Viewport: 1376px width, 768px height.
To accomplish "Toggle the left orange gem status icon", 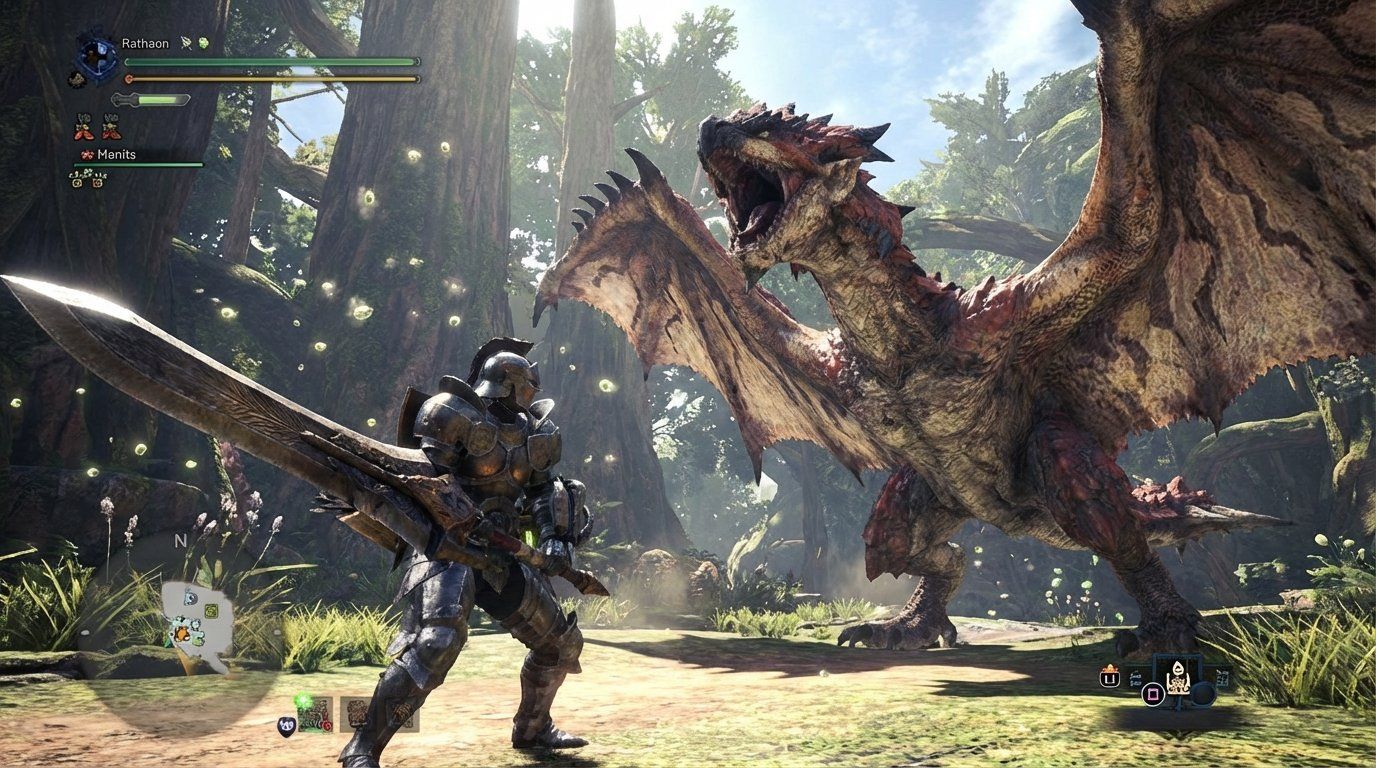I will (77, 184).
